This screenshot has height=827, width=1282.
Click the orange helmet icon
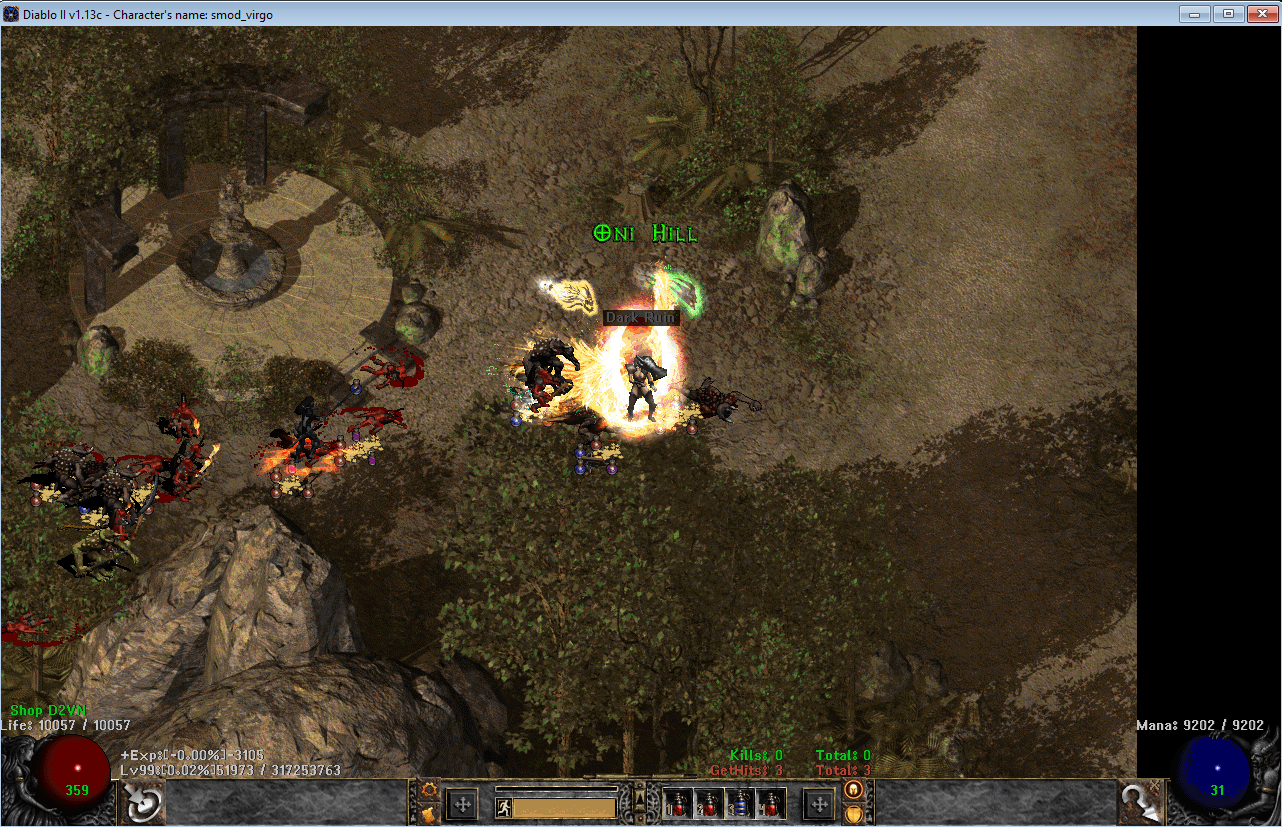tap(855, 790)
